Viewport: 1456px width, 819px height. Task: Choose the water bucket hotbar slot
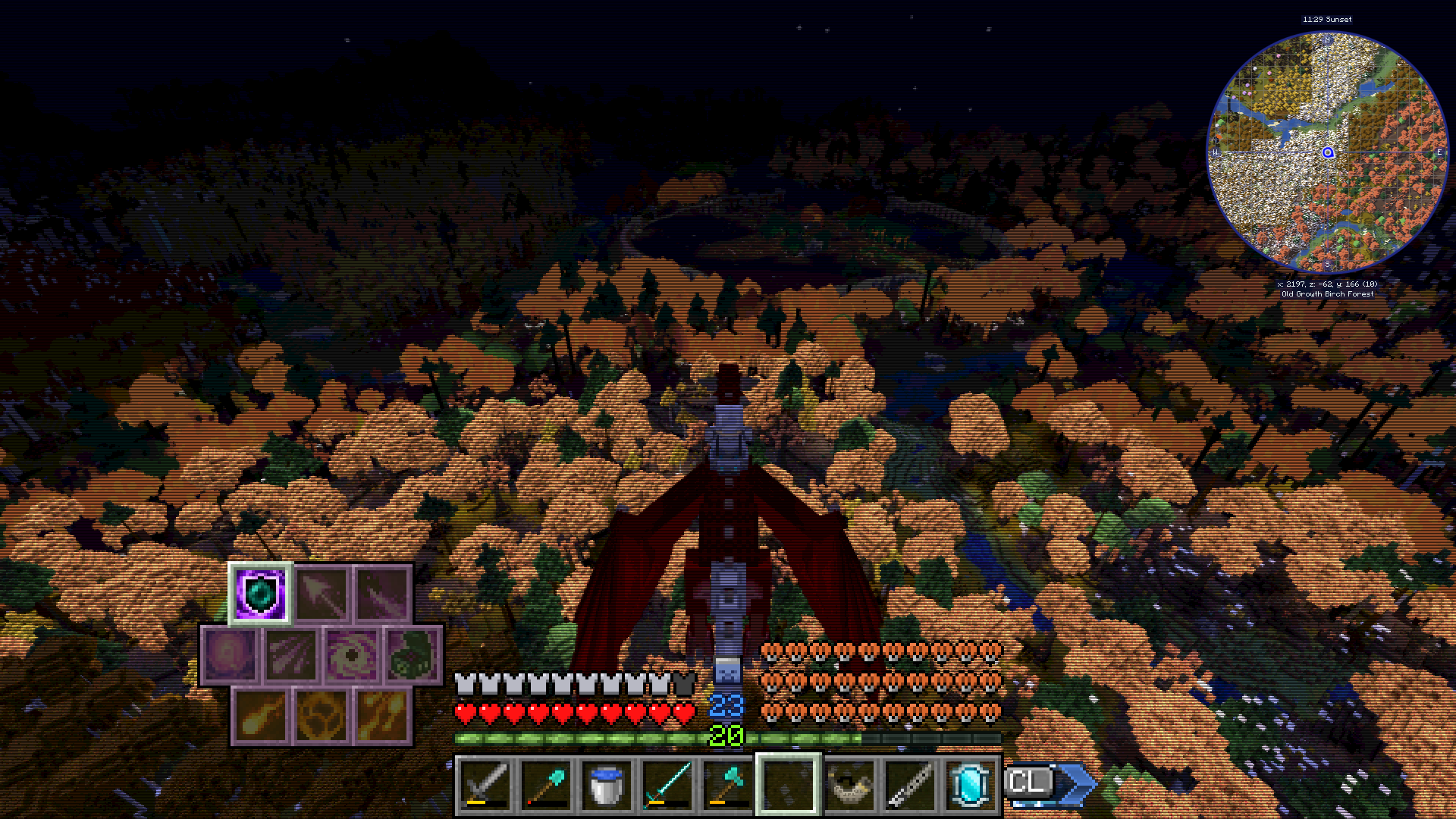[604, 785]
